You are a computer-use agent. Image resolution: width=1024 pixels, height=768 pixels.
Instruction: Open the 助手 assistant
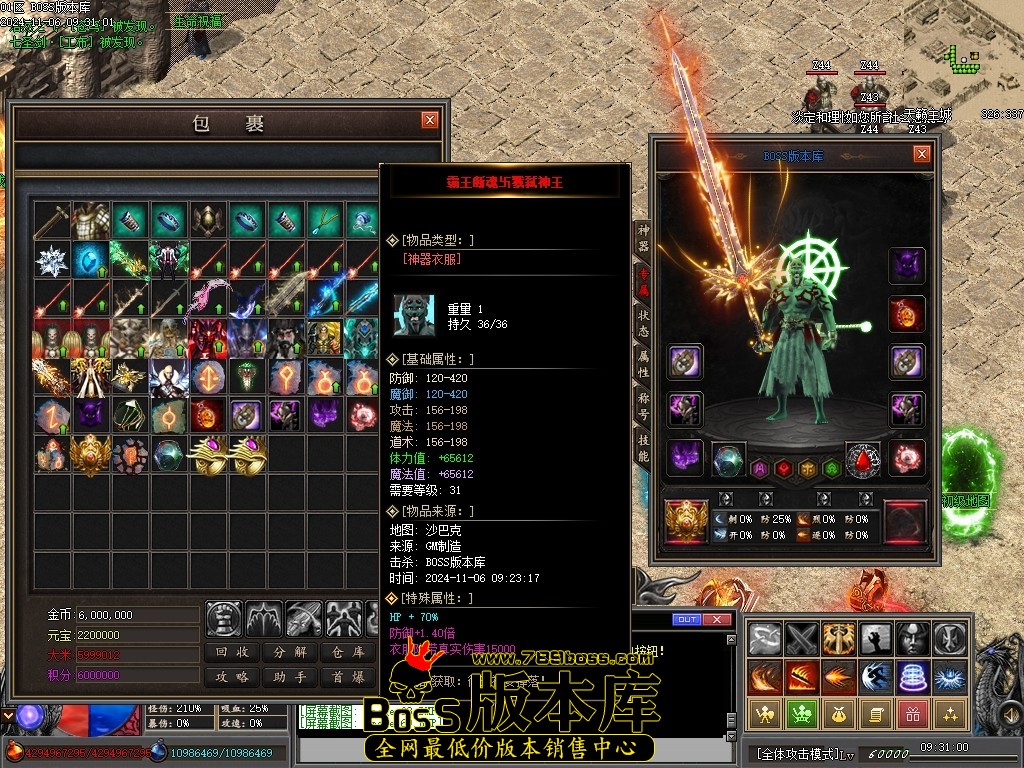(x=290, y=677)
